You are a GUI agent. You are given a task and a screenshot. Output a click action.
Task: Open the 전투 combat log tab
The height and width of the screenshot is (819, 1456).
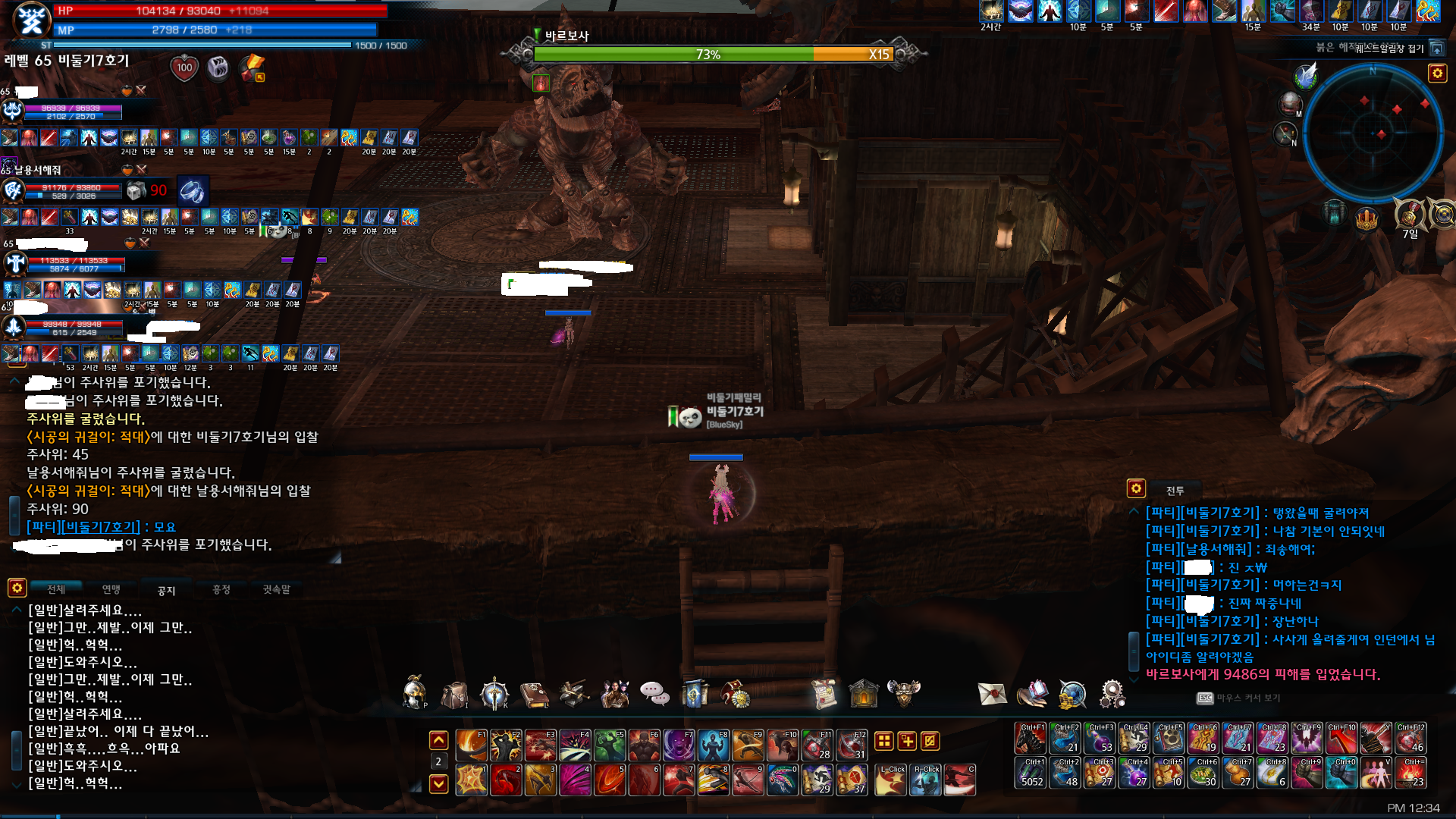pos(1175,491)
